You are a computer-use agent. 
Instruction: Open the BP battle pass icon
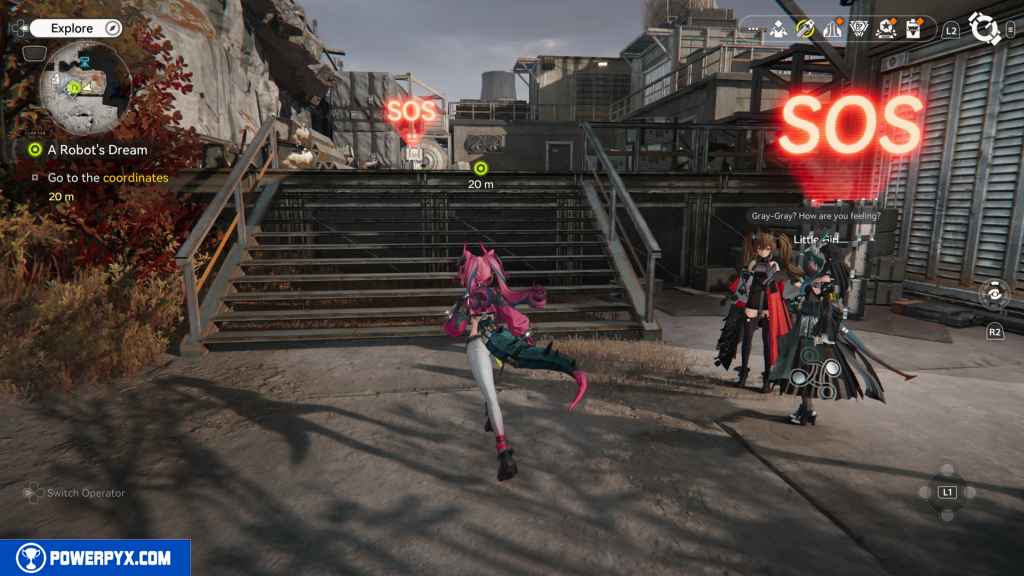click(858, 30)
